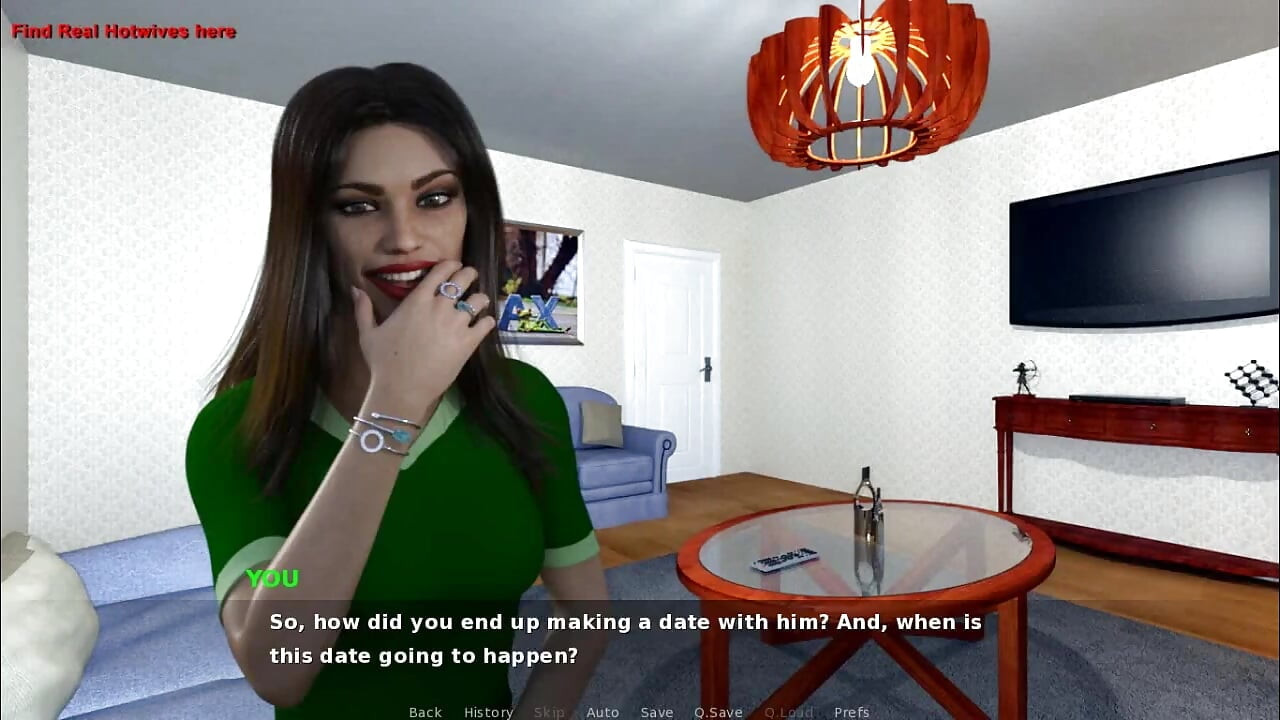Rollback dialogue with the Back button

tap(424, 711)
